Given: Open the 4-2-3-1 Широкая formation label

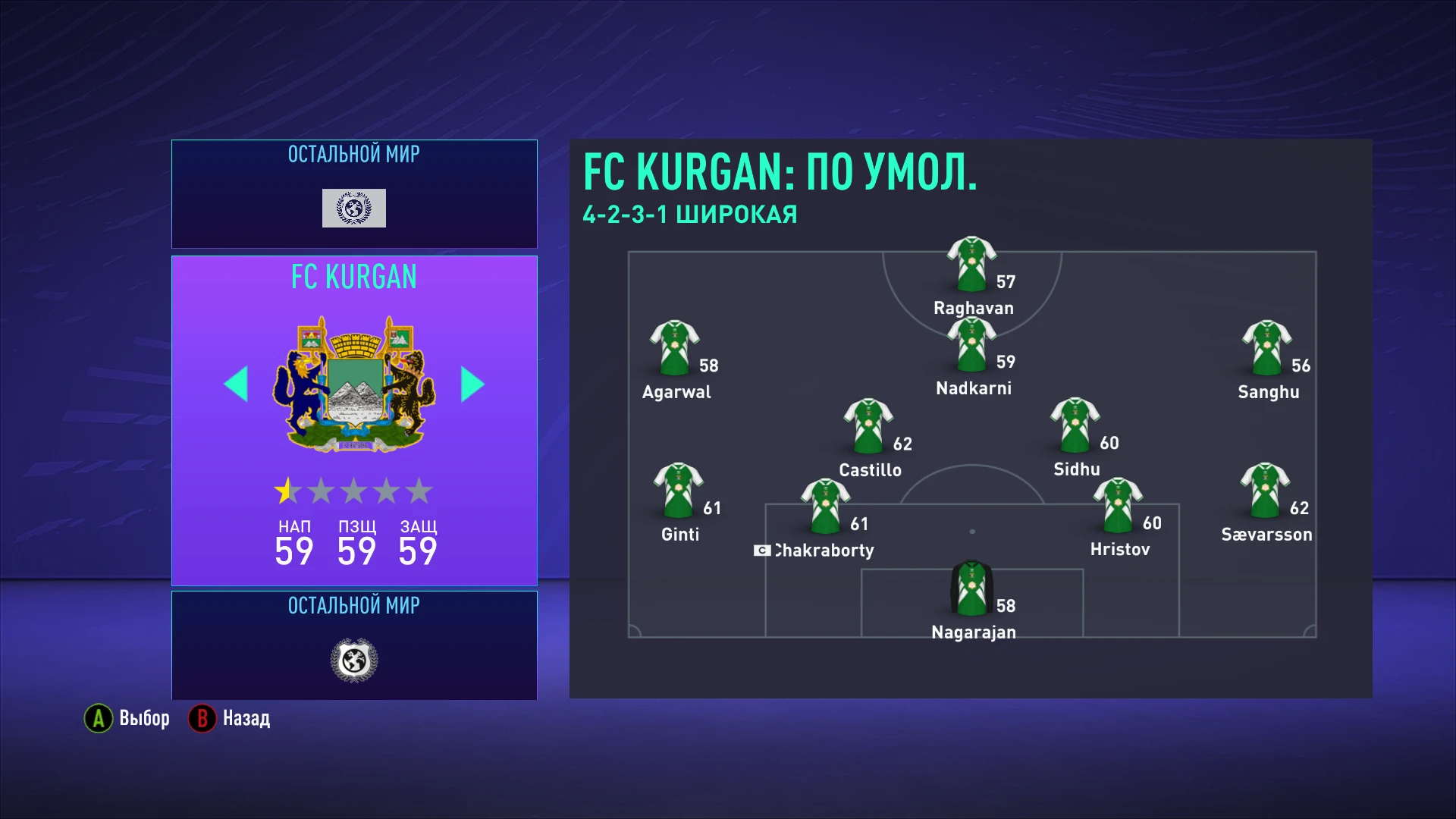Looking at the screenshot, I should click(x=689, y=214).
